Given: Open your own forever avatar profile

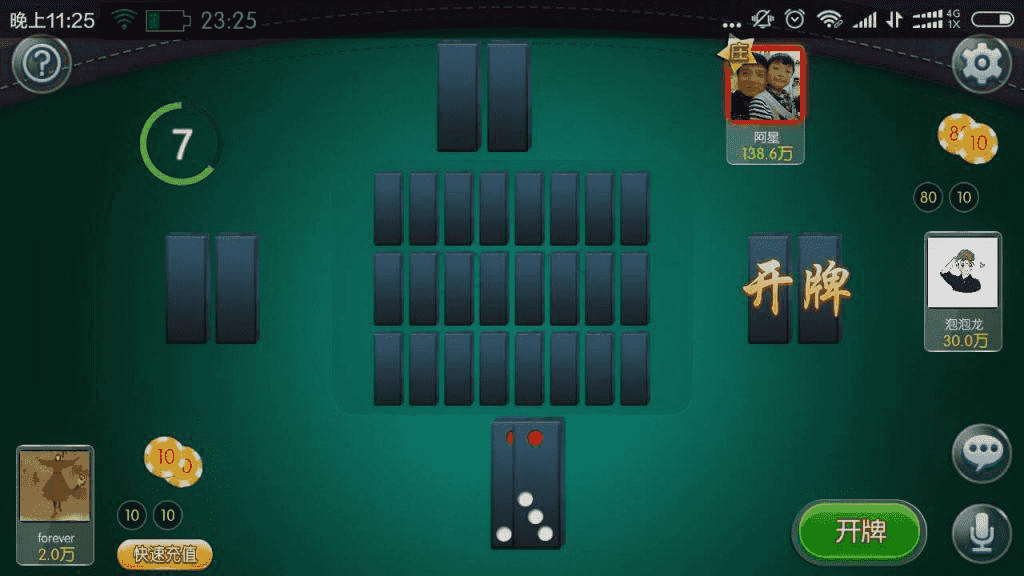Looking at the screenshot, I should click(x=56, y=487).
